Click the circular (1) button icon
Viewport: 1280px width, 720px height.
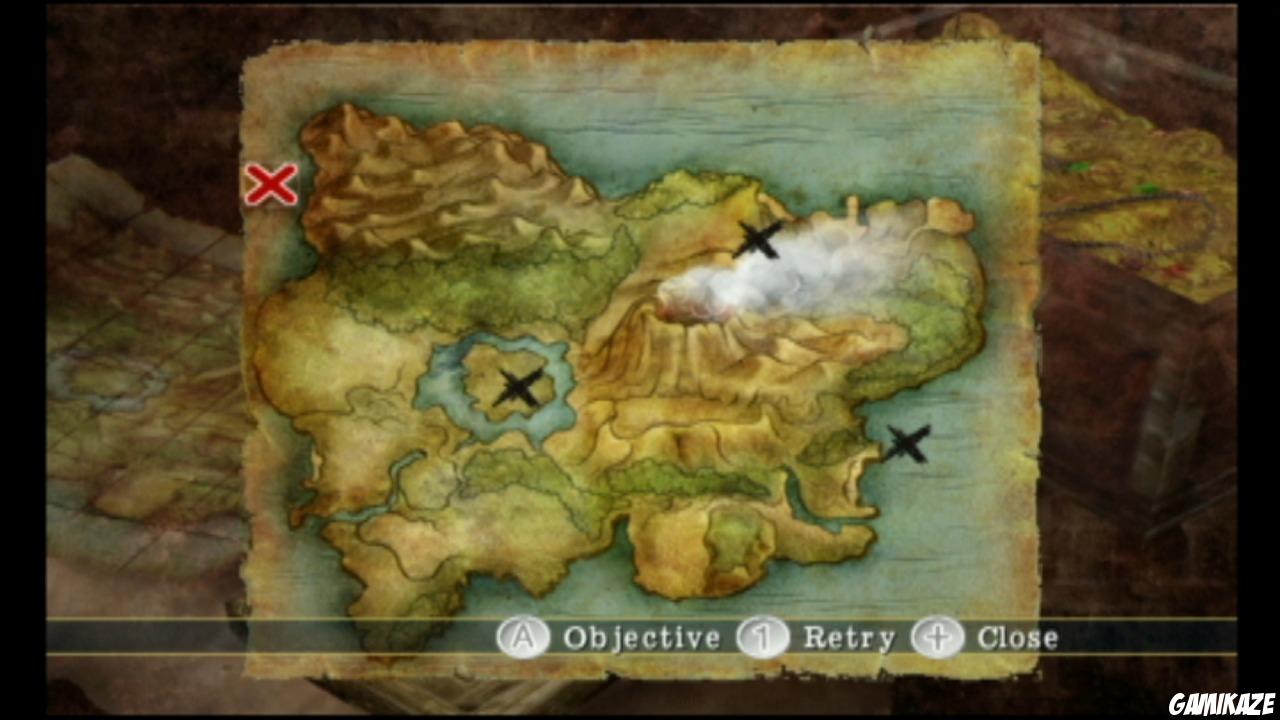762,637
